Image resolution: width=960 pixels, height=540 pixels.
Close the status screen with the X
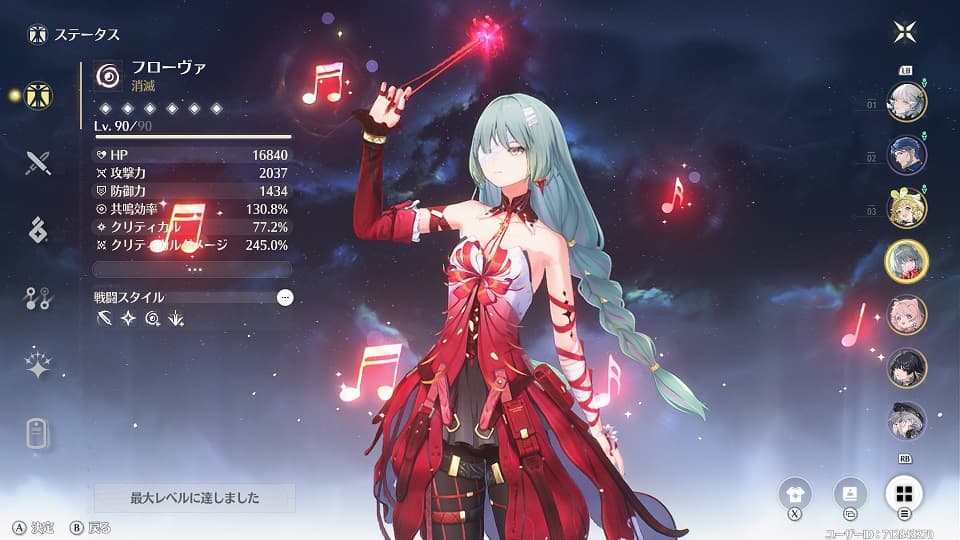(x=905, y=32)
